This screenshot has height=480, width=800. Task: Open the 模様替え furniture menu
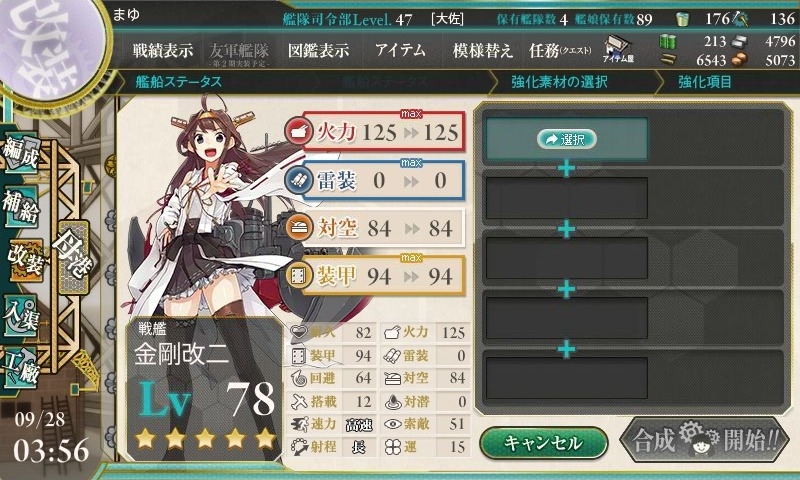(x=483, y=51)
